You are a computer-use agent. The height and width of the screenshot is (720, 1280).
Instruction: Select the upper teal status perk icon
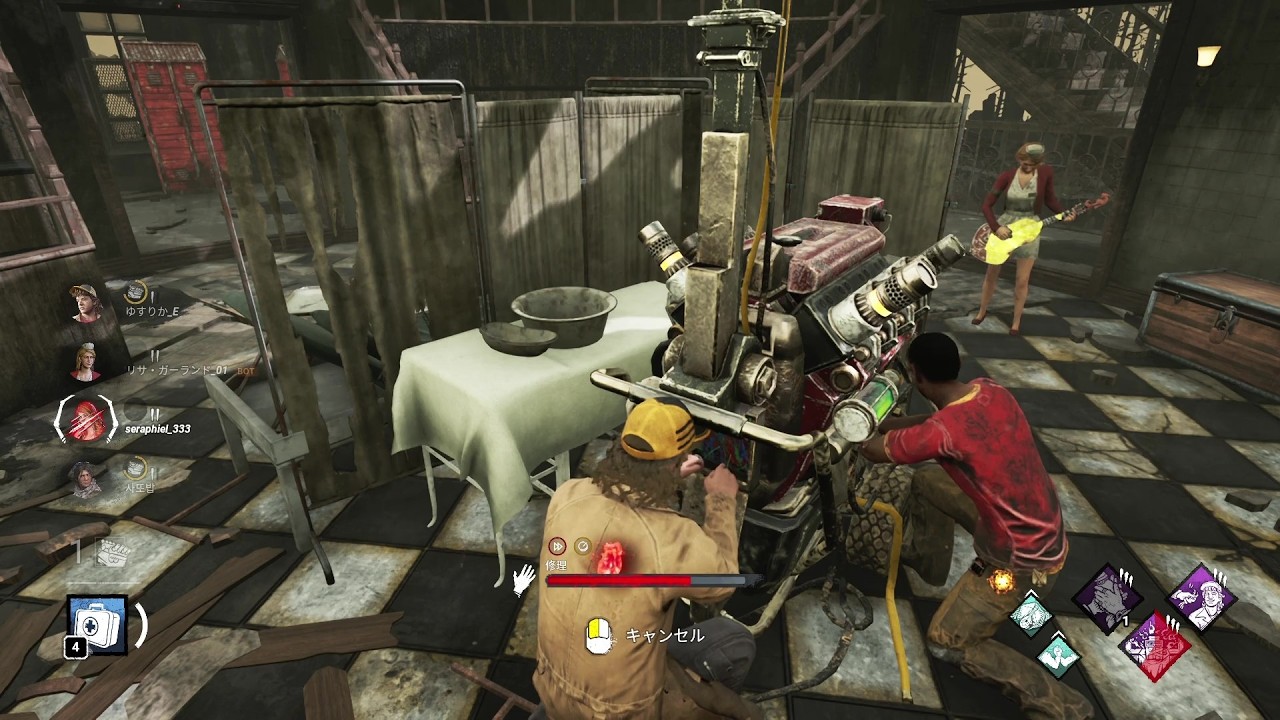(1029, 613)
